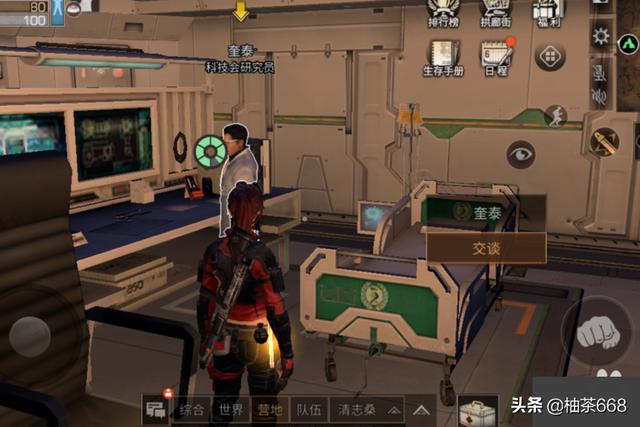This screenshot has width=640, height=427.
Task: Tap the green tent camp icon
Action: point(628,45)
